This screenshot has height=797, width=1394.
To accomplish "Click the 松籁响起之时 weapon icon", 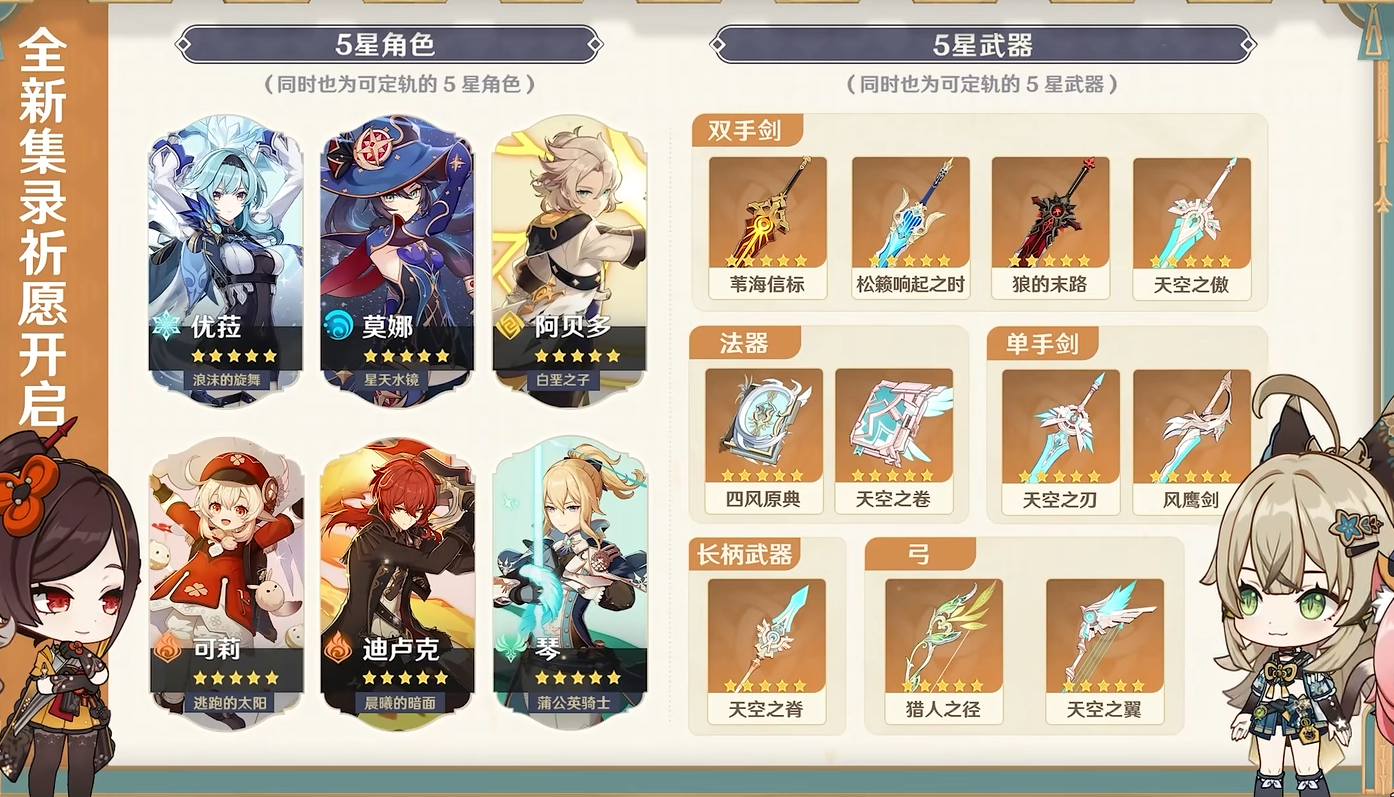I will [x=908, y=215].
